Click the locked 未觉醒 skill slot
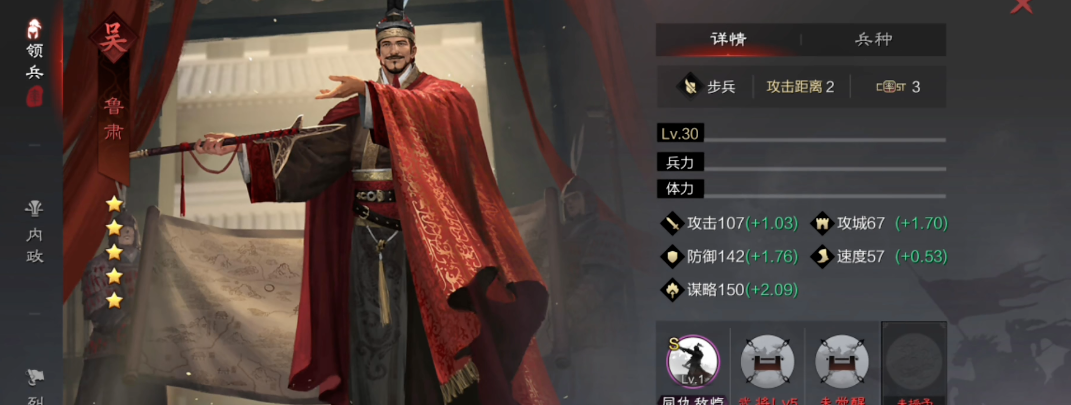 [841, 361]
